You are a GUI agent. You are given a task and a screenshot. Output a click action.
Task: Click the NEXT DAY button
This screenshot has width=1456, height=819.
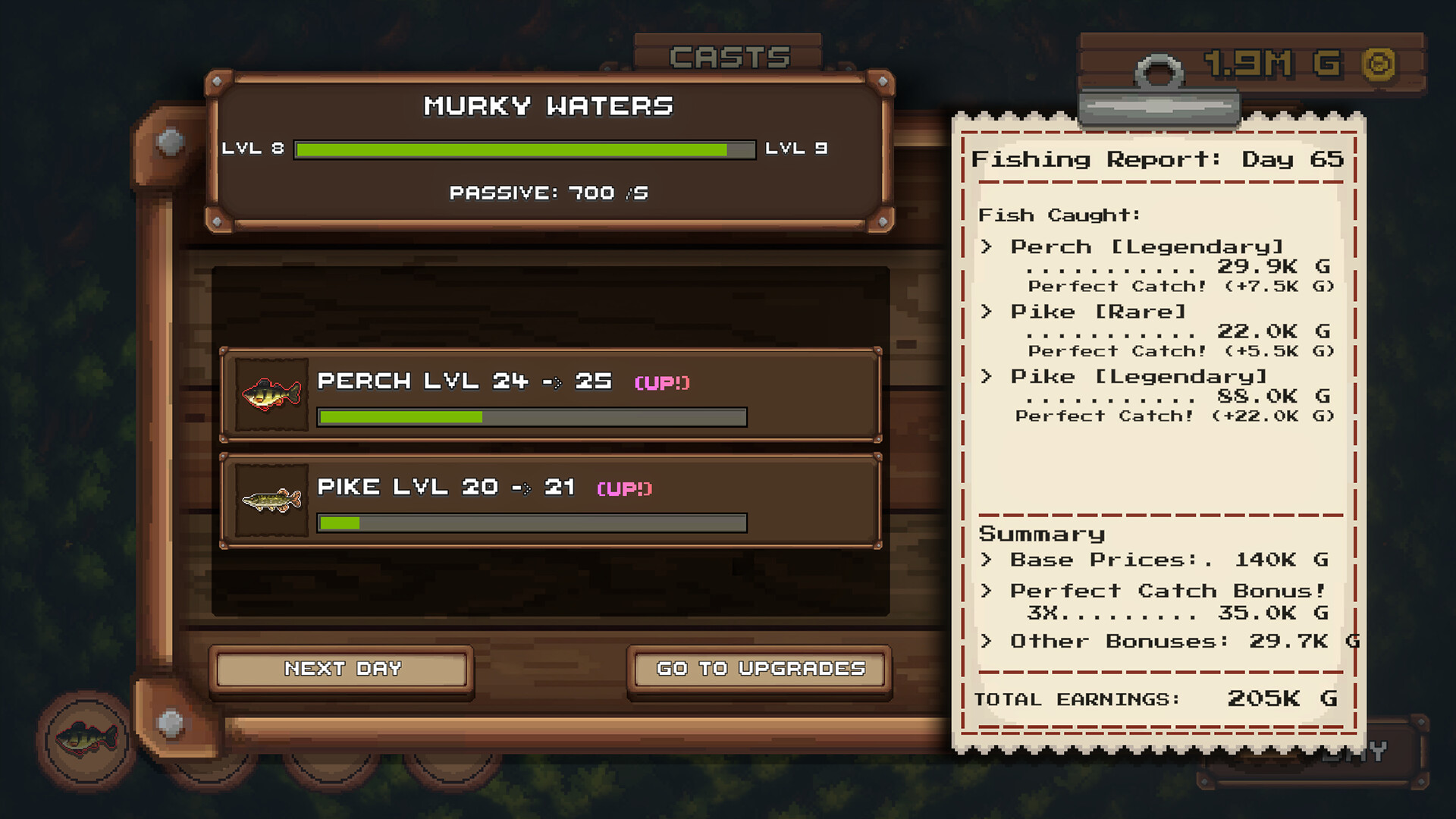click(341, 669)
